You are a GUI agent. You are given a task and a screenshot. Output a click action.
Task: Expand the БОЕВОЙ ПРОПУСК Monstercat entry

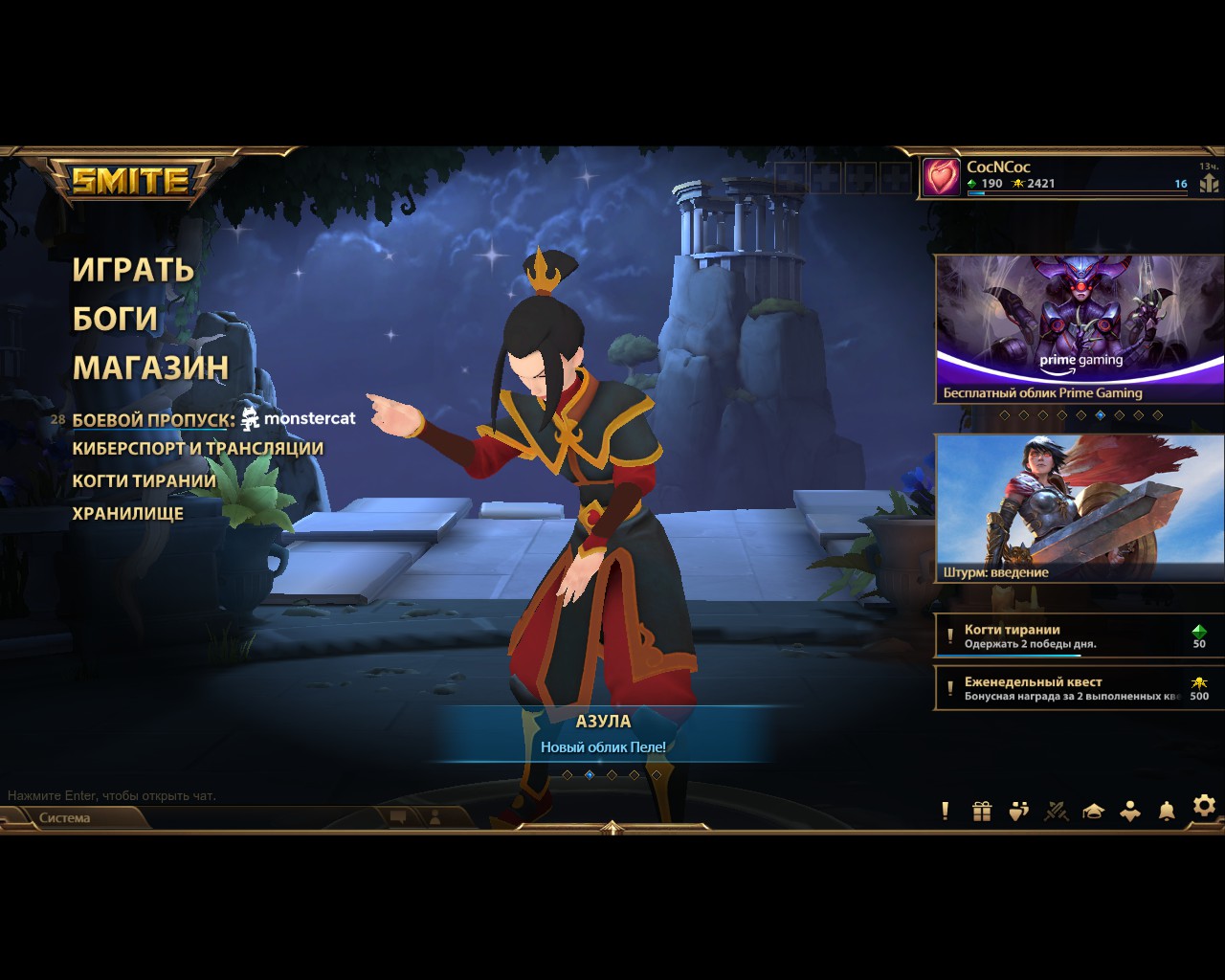tap(149, 419)
